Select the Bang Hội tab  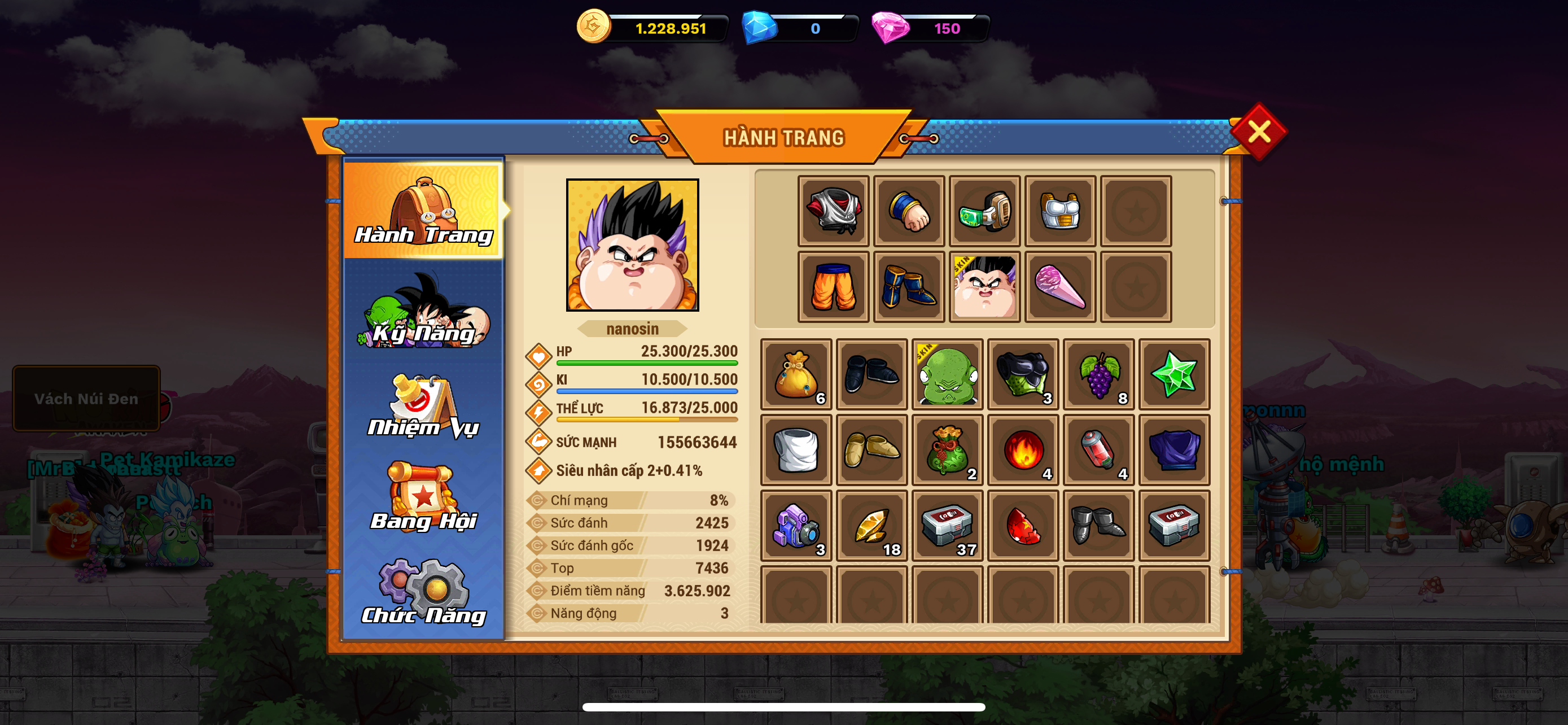tap(424, 499)
